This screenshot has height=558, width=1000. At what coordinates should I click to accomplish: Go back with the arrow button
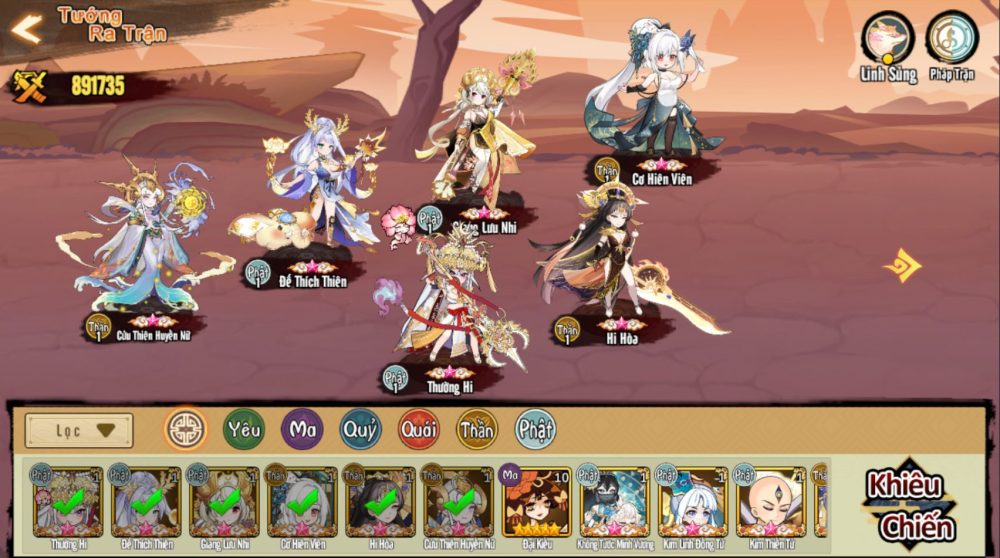[26, 29]
